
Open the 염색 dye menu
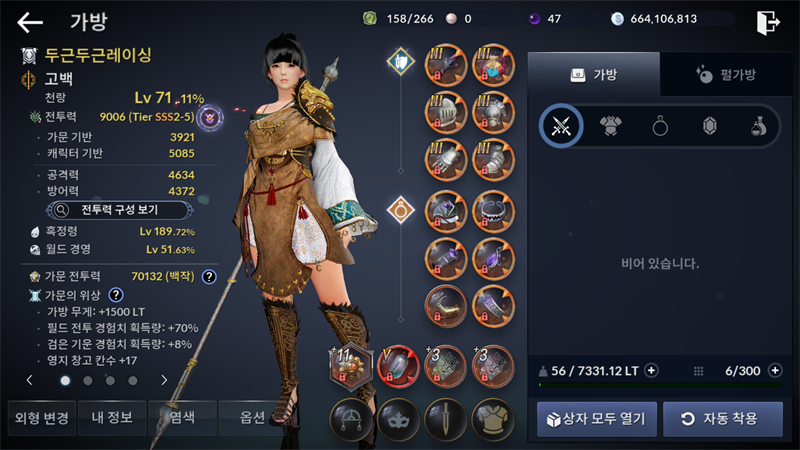click(183, 418)
